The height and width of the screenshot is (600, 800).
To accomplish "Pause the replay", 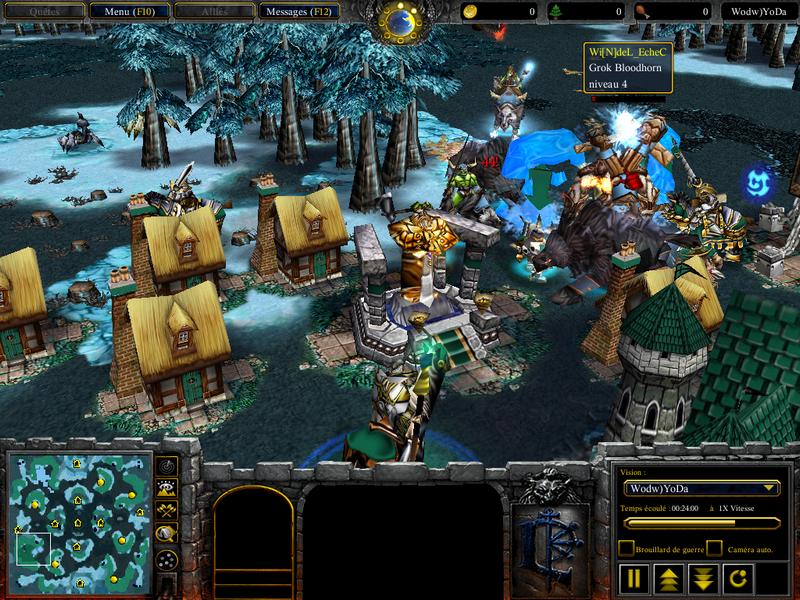I will (x=634, y=578).
